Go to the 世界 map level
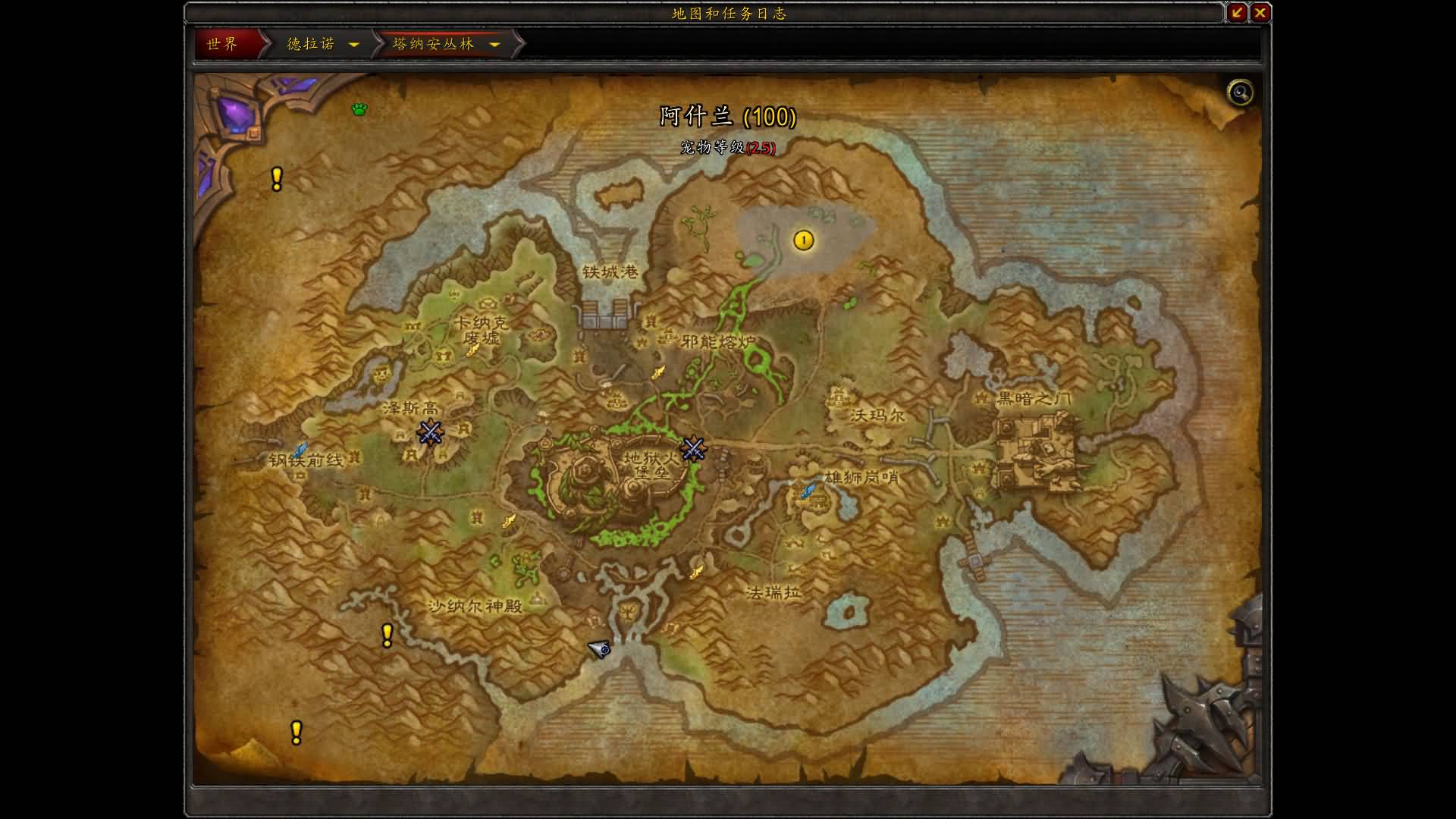1456x819 pixels. (223, 44)
